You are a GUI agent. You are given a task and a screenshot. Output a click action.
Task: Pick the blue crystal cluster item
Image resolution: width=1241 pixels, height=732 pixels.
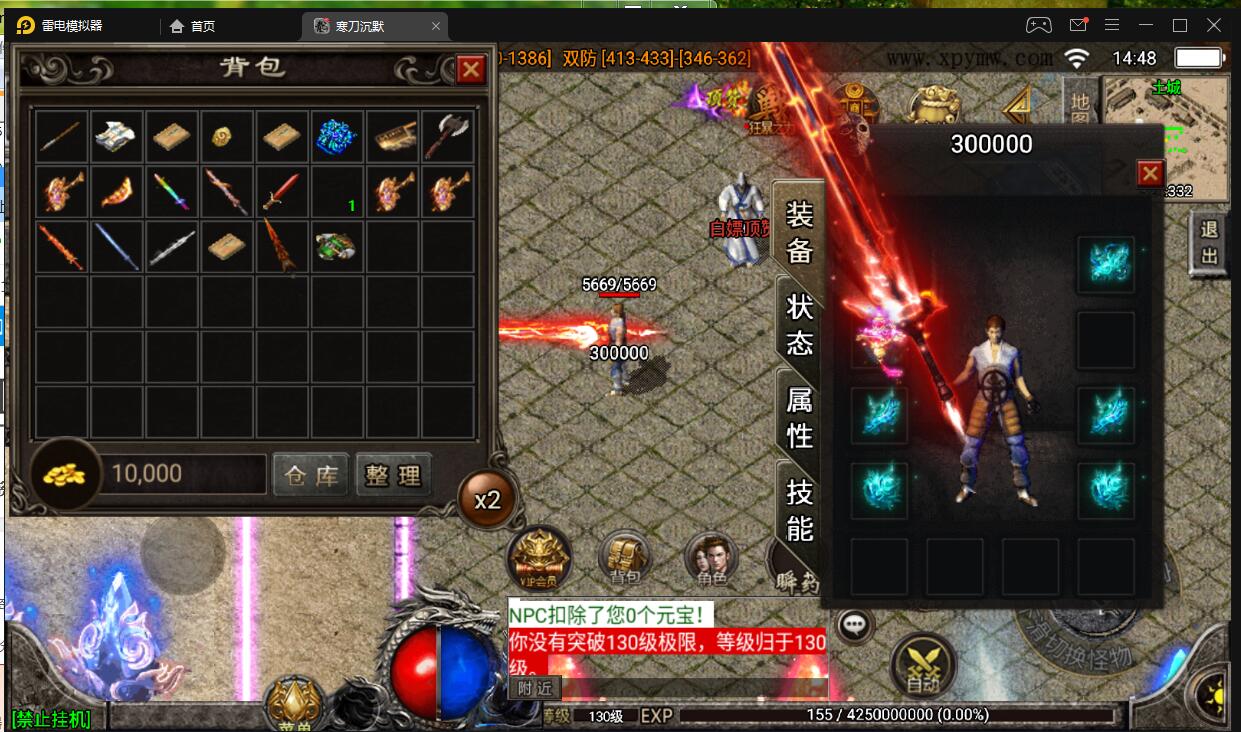click(336, 137)
